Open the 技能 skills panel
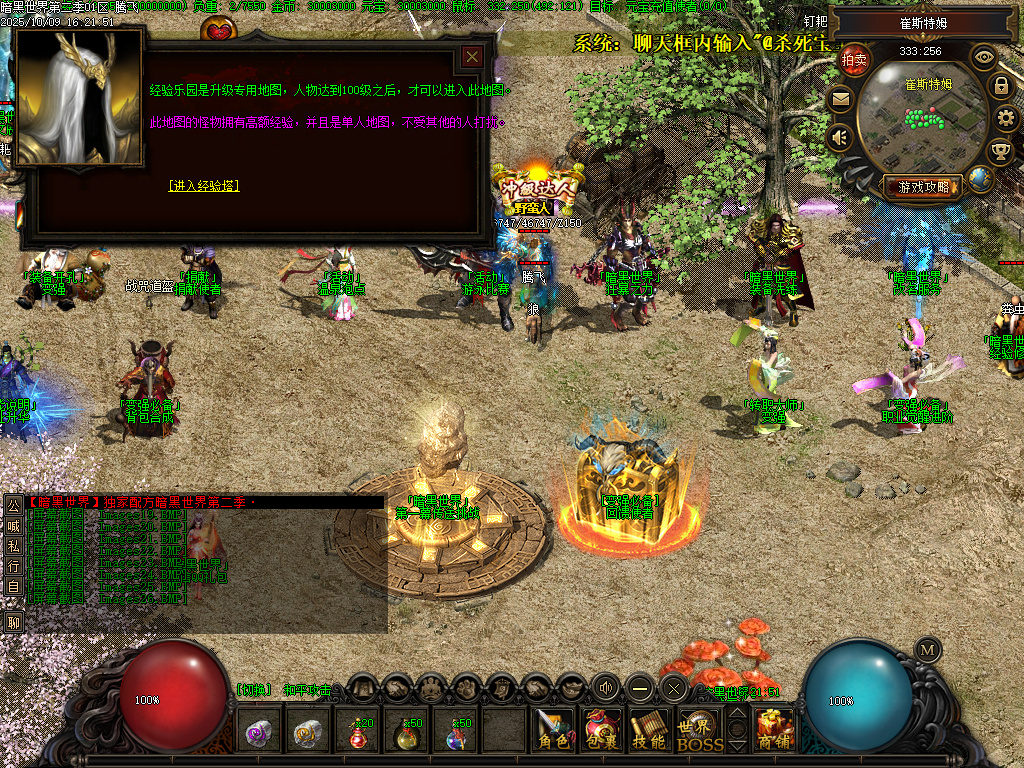1024x768 pixels. (650, 730)
